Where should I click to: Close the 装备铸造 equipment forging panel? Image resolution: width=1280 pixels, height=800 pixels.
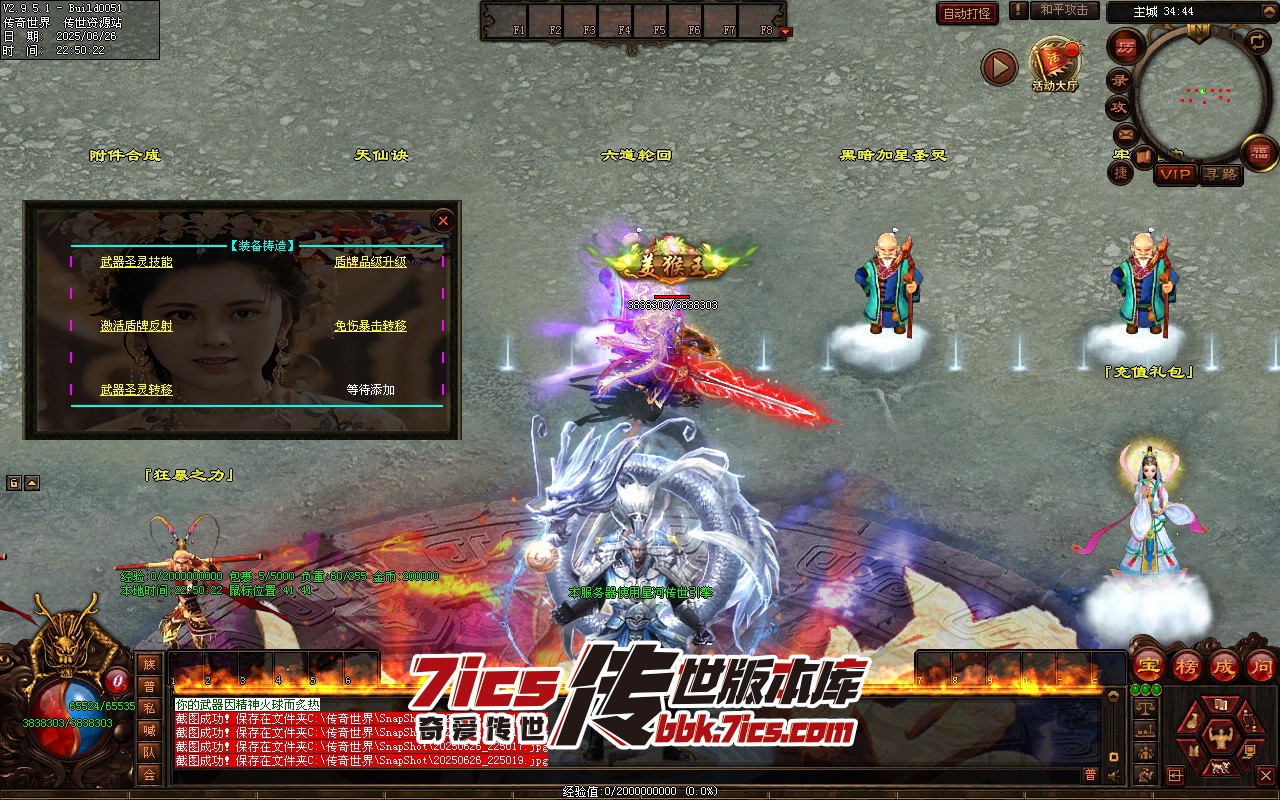click(443, 220)
